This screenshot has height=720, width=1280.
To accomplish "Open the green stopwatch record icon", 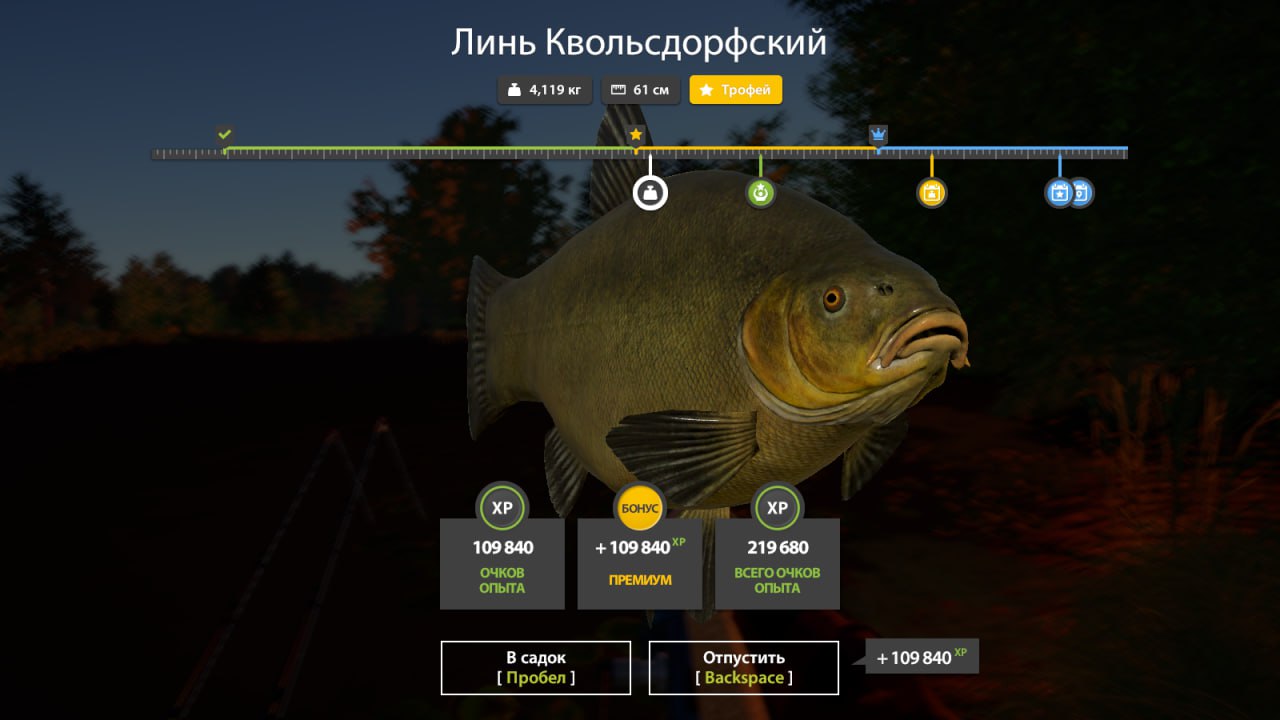I will tap(760, 191).
